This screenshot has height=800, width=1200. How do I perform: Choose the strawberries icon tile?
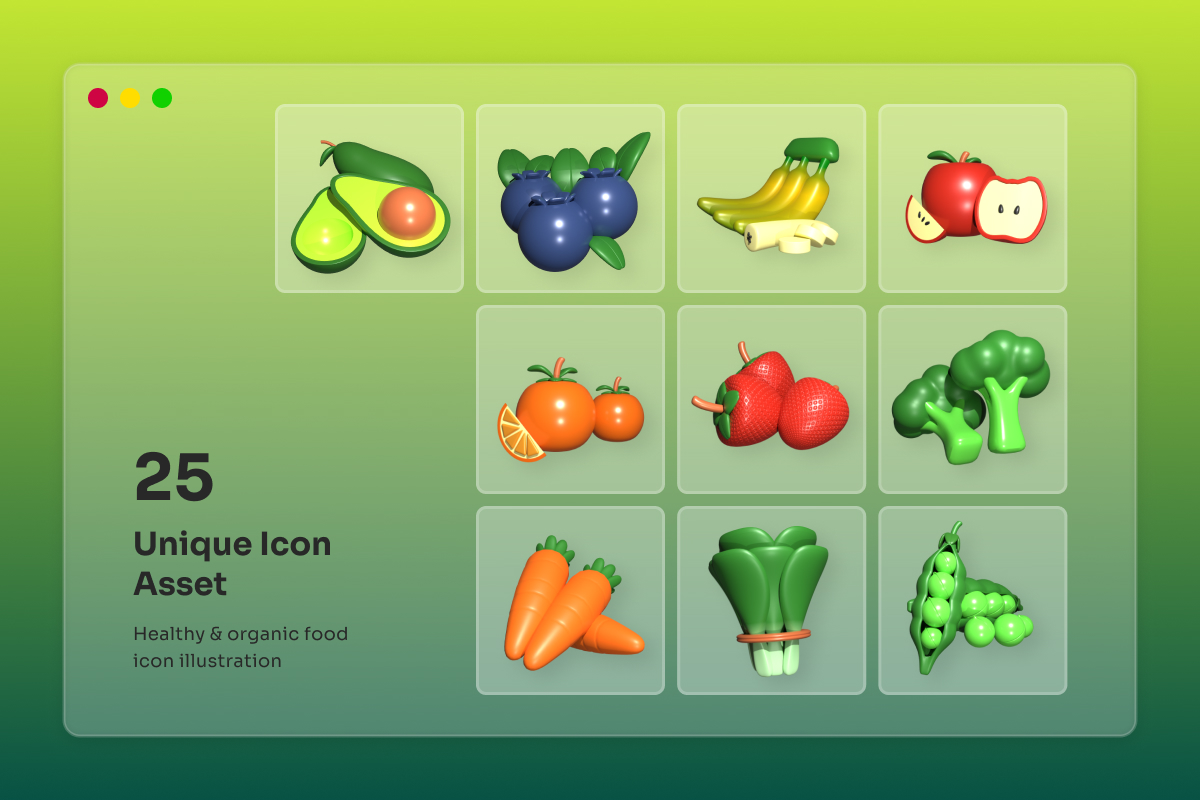[x=771, y=399]
